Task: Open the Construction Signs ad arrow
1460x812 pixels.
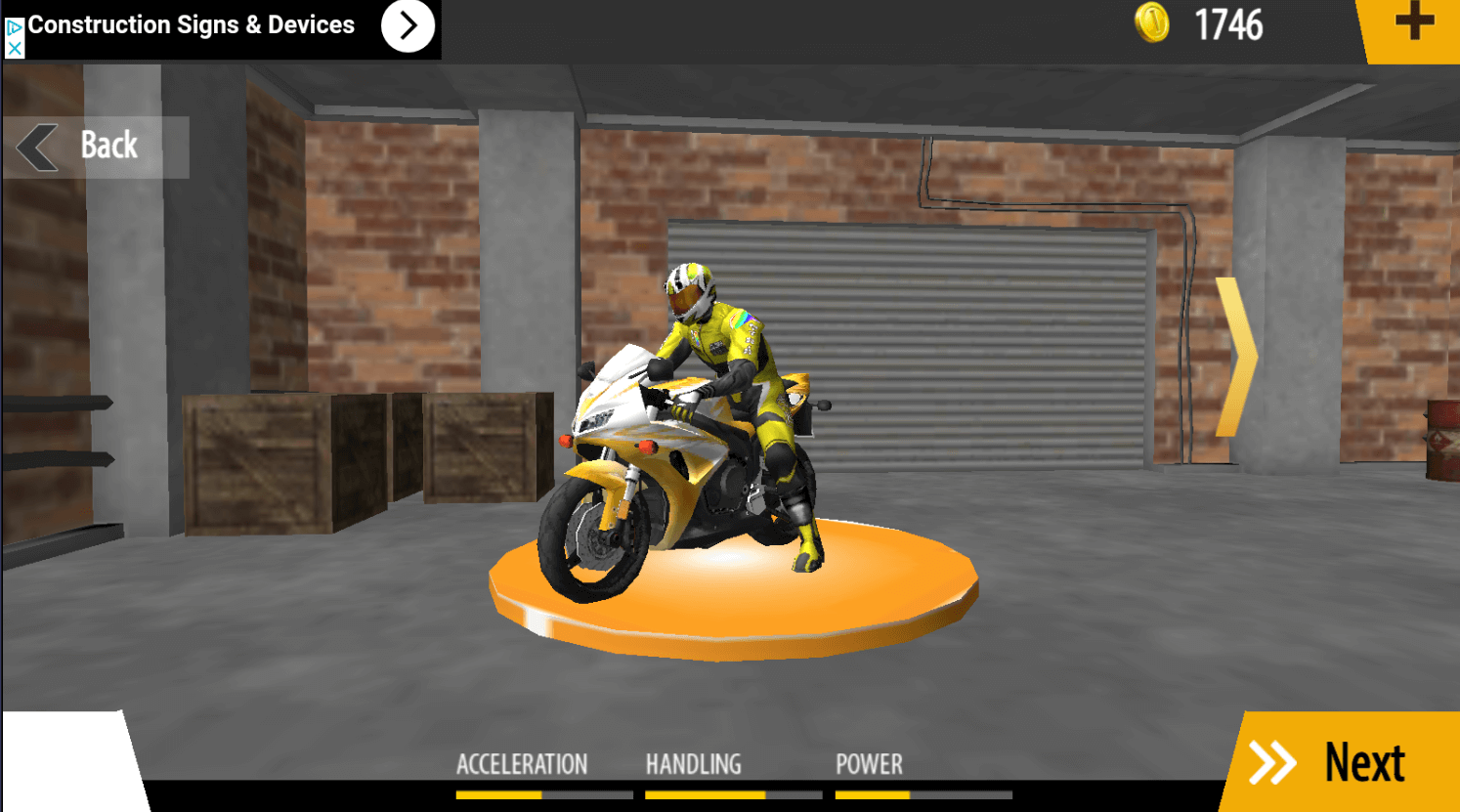Action: [x=408, y=26]
